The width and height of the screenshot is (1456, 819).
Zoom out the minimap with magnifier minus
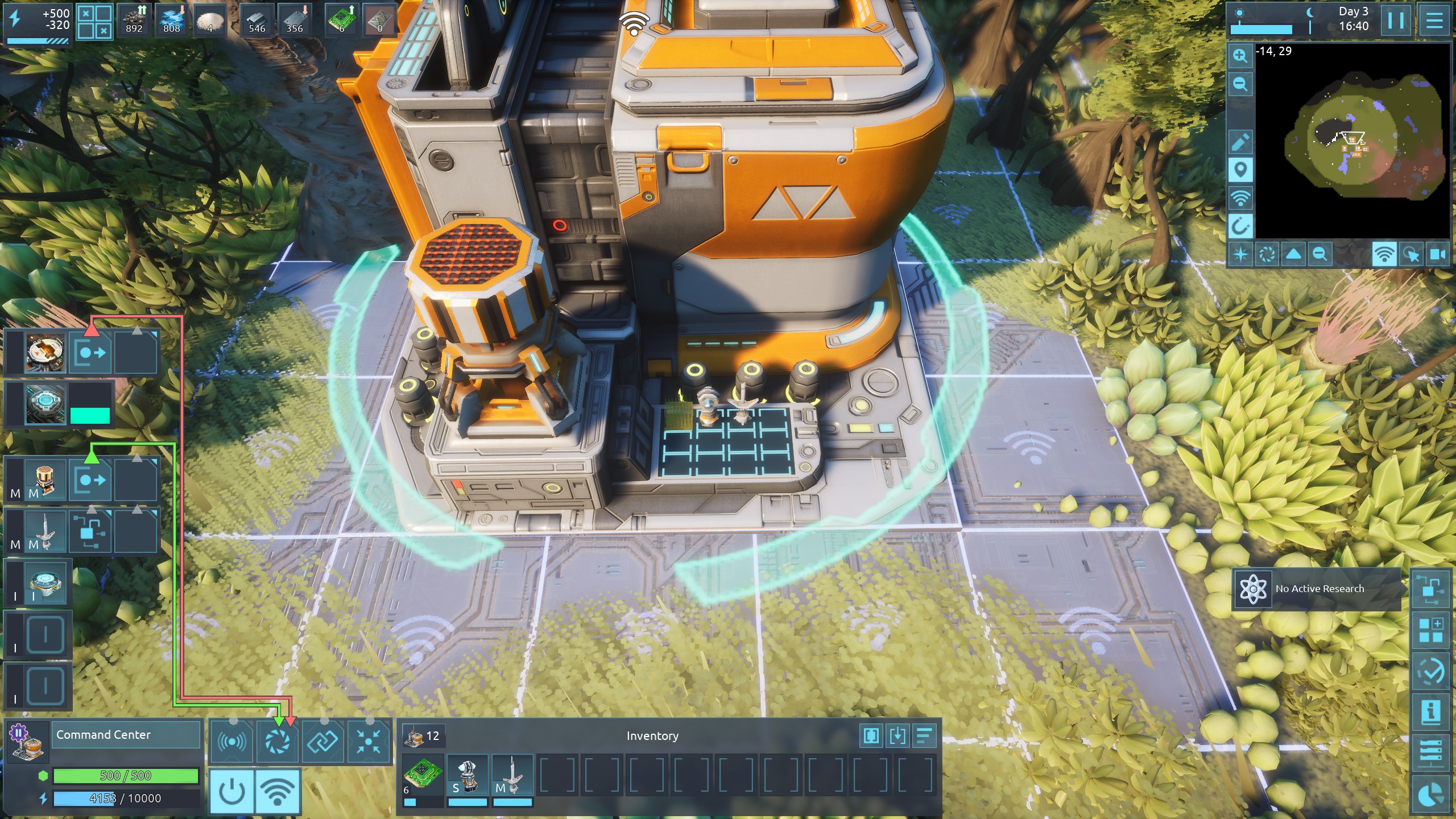click(1240, 85)
